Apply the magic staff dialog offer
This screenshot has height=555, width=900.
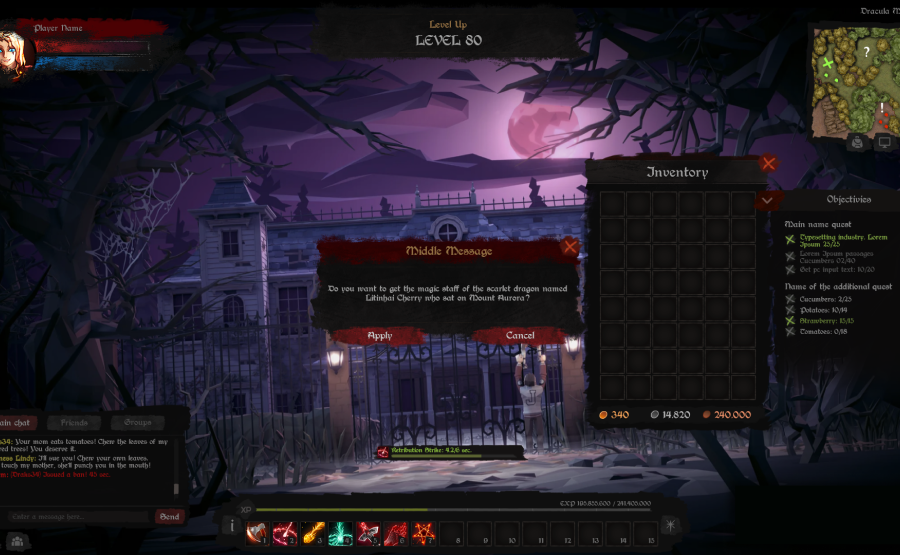click(x=380, y=336)
